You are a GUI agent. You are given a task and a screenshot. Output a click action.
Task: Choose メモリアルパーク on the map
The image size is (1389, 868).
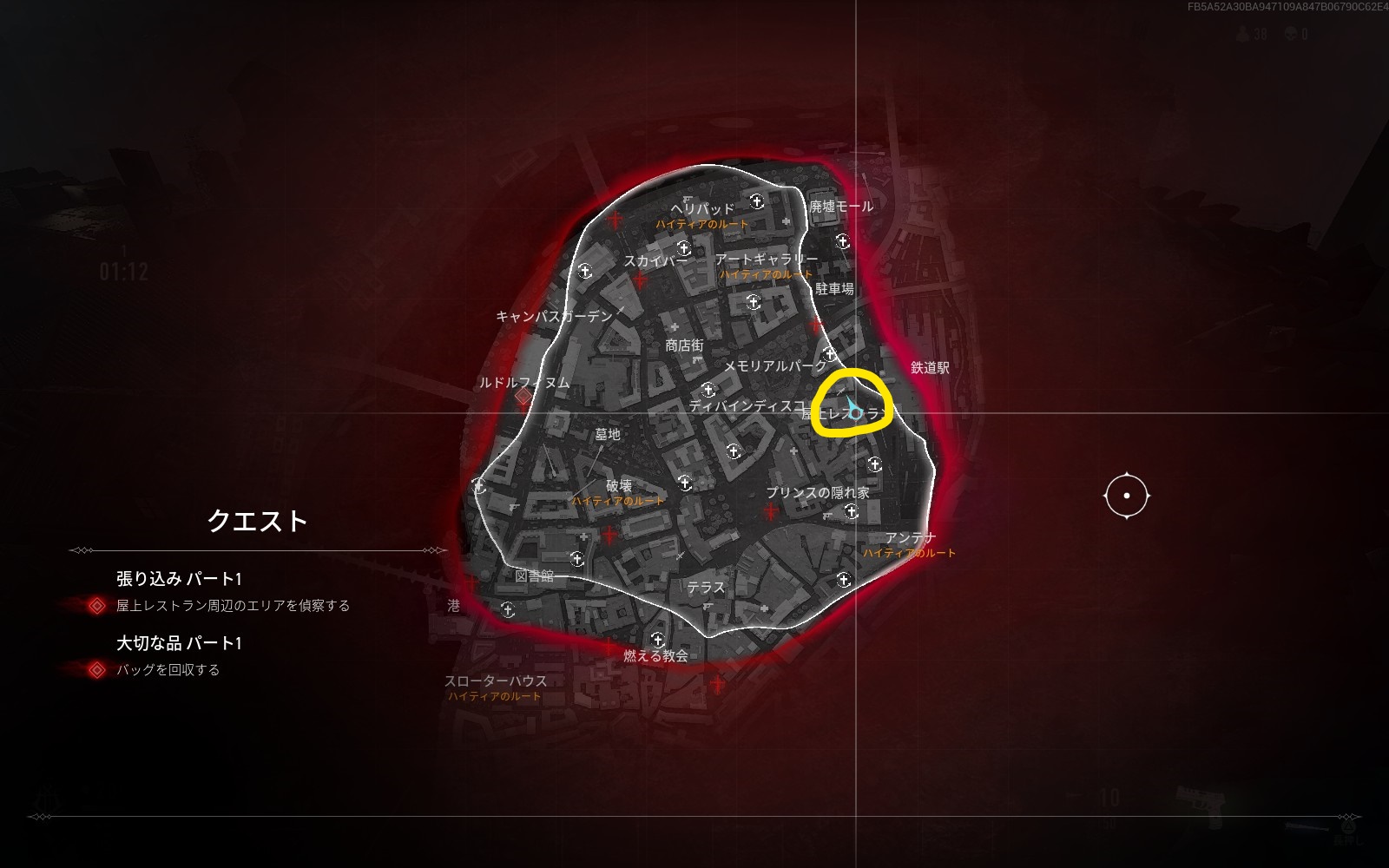[775, 366]
